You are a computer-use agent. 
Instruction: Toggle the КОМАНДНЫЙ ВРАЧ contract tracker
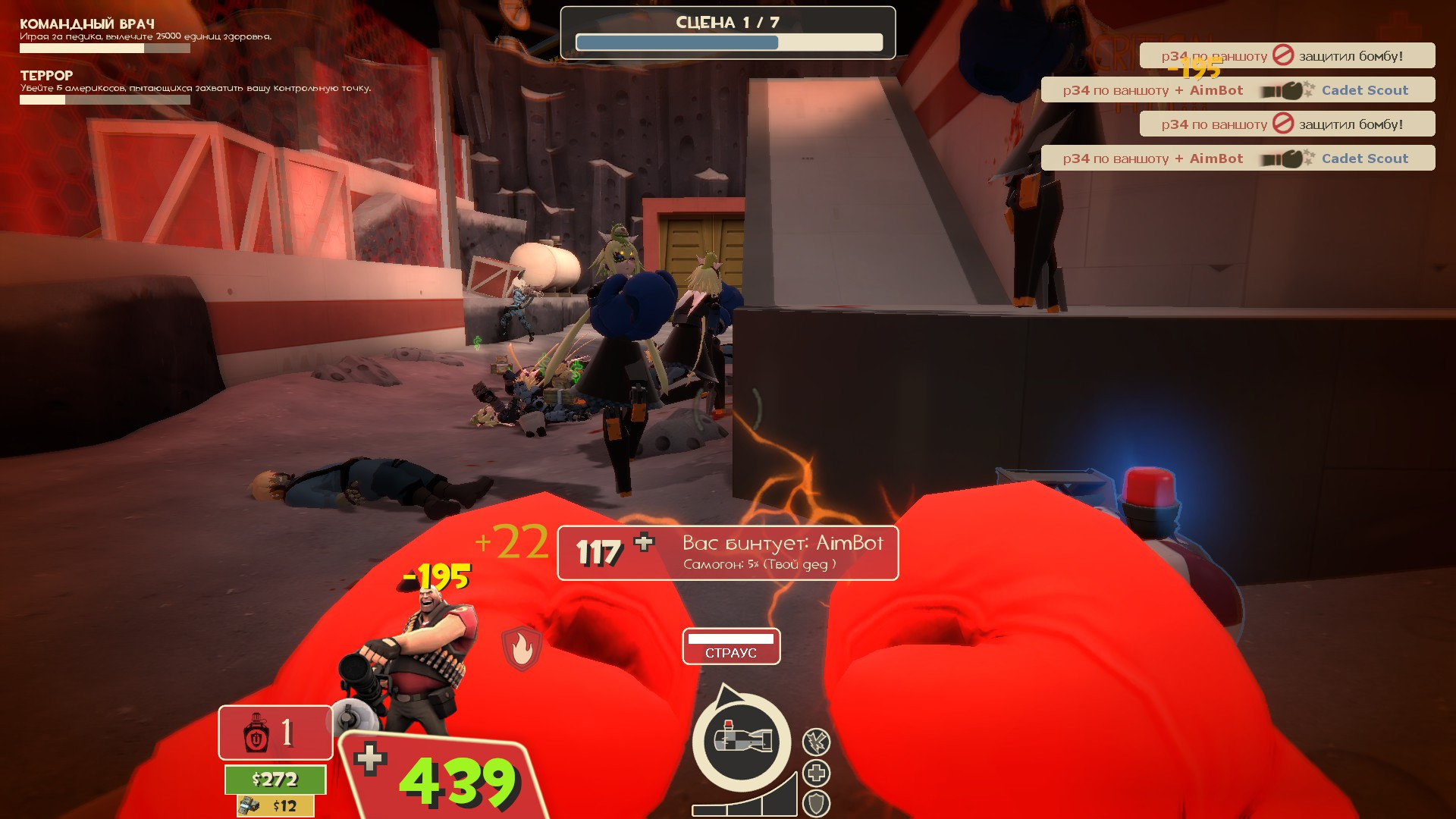87,23
